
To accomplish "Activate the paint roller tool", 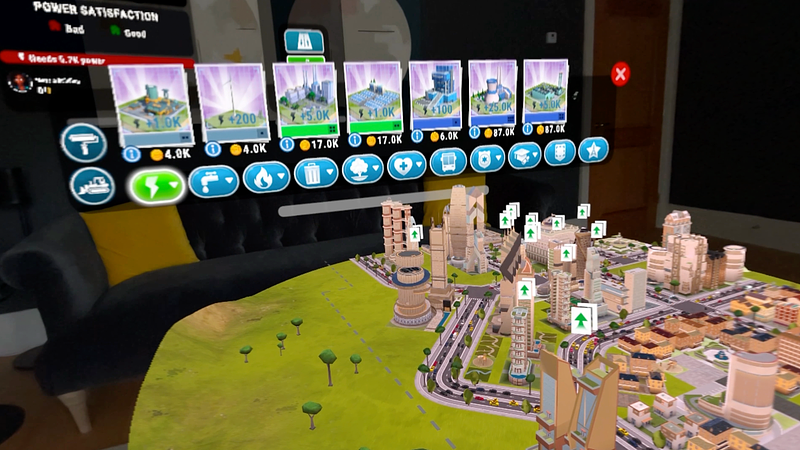I will [83, 143].
